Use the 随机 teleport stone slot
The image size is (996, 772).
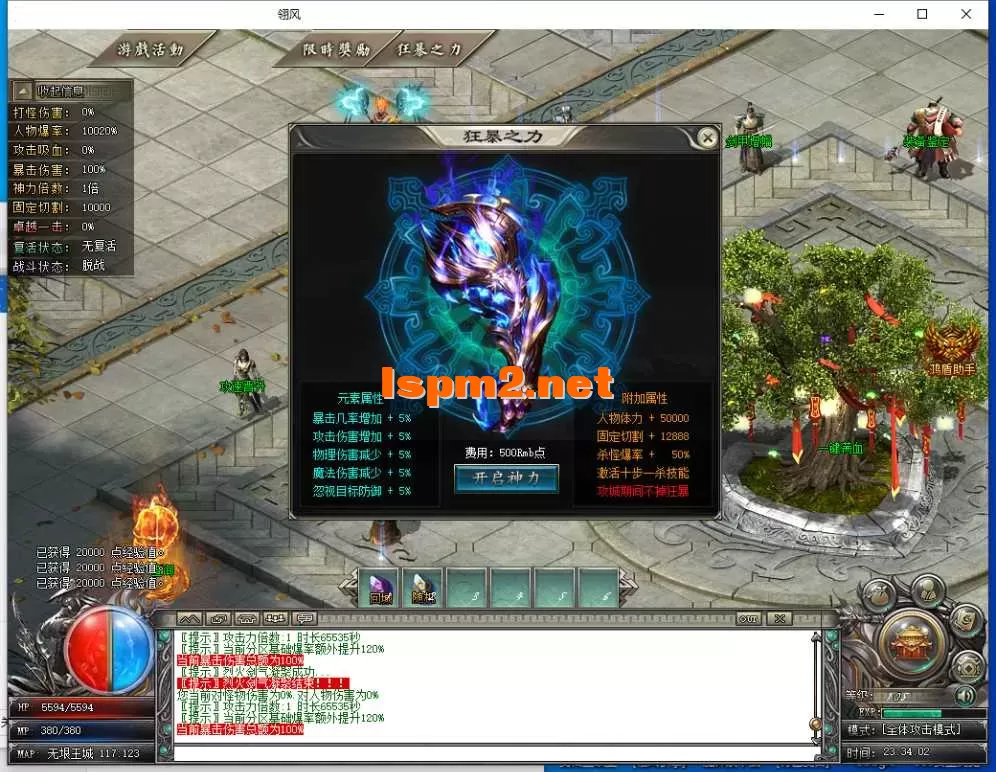pyautogui.click(x=424, y=588)
